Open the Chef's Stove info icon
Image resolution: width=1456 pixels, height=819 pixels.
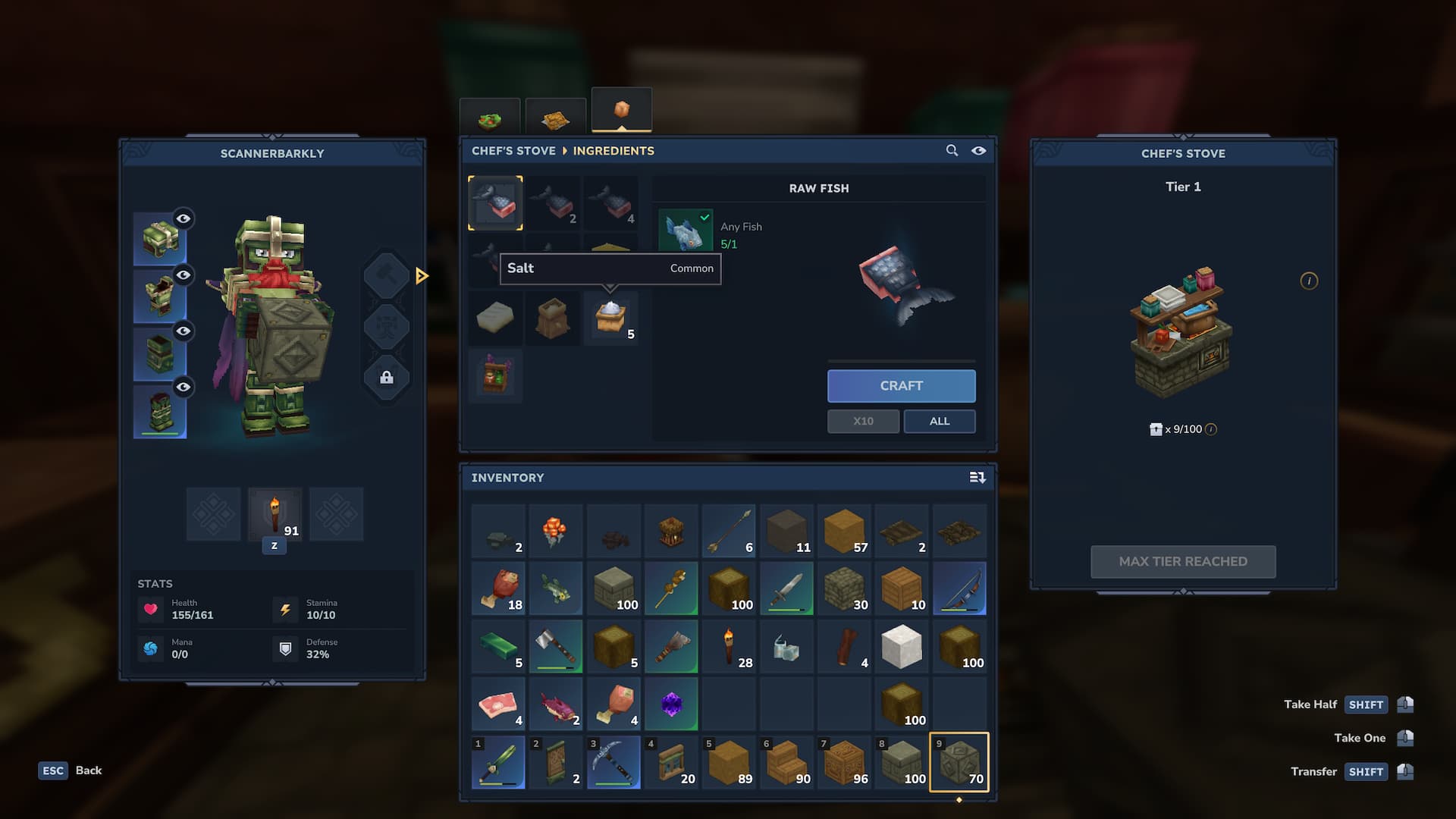(x=1309, y=281)
